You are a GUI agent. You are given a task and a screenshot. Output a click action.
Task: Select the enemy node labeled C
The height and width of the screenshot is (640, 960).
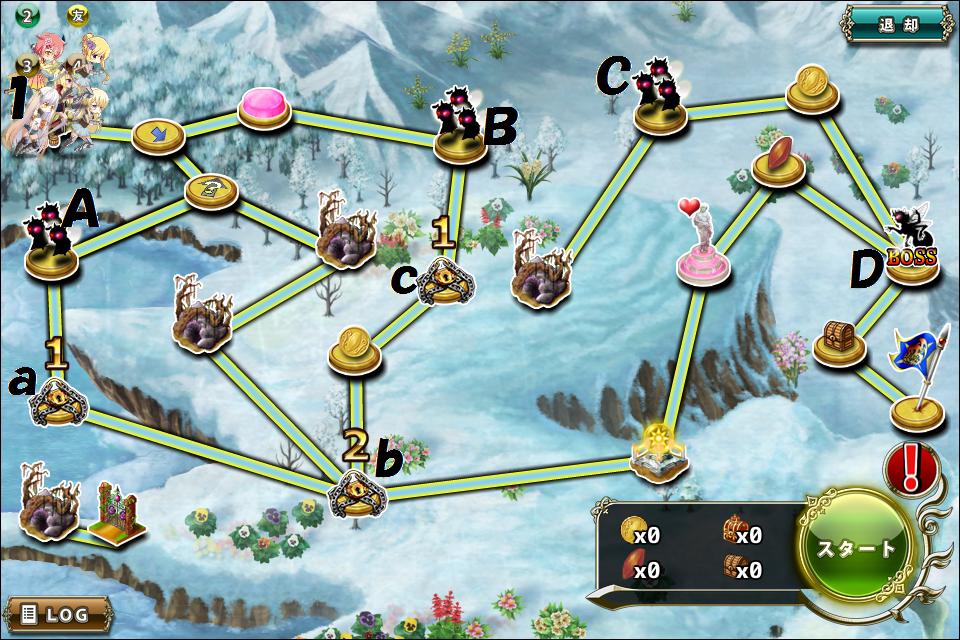660,98
